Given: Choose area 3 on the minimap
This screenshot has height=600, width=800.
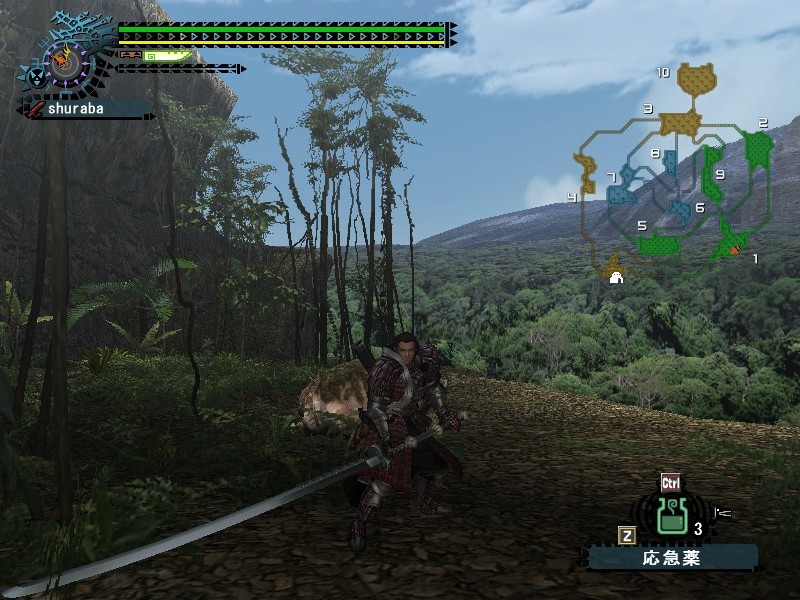Looking at the screenshot, I should tap(678, 123).
